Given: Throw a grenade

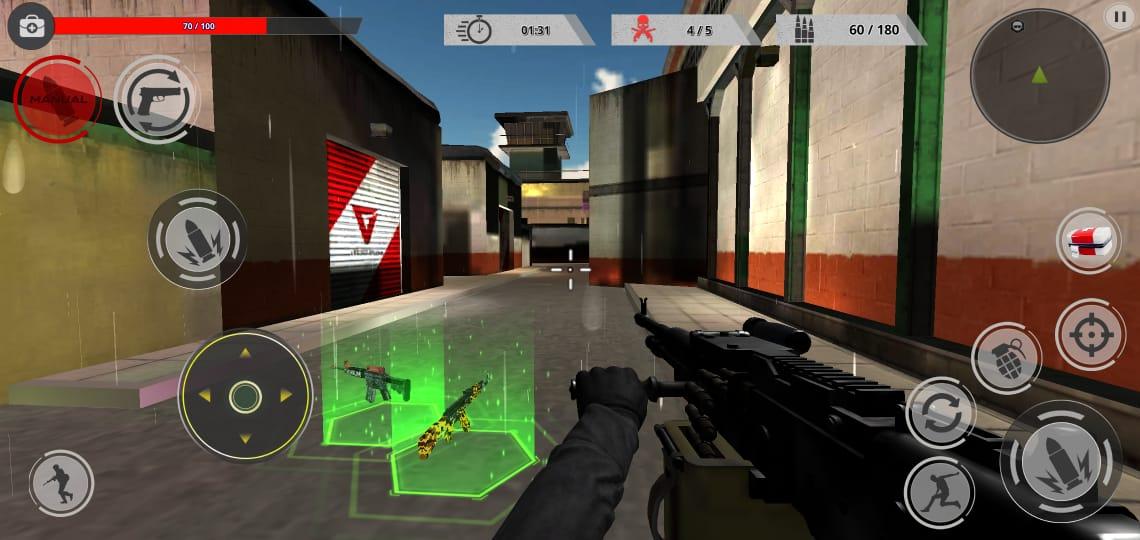Looking at the screenshot, I should pyautogui.click(x=1006, y=358).
